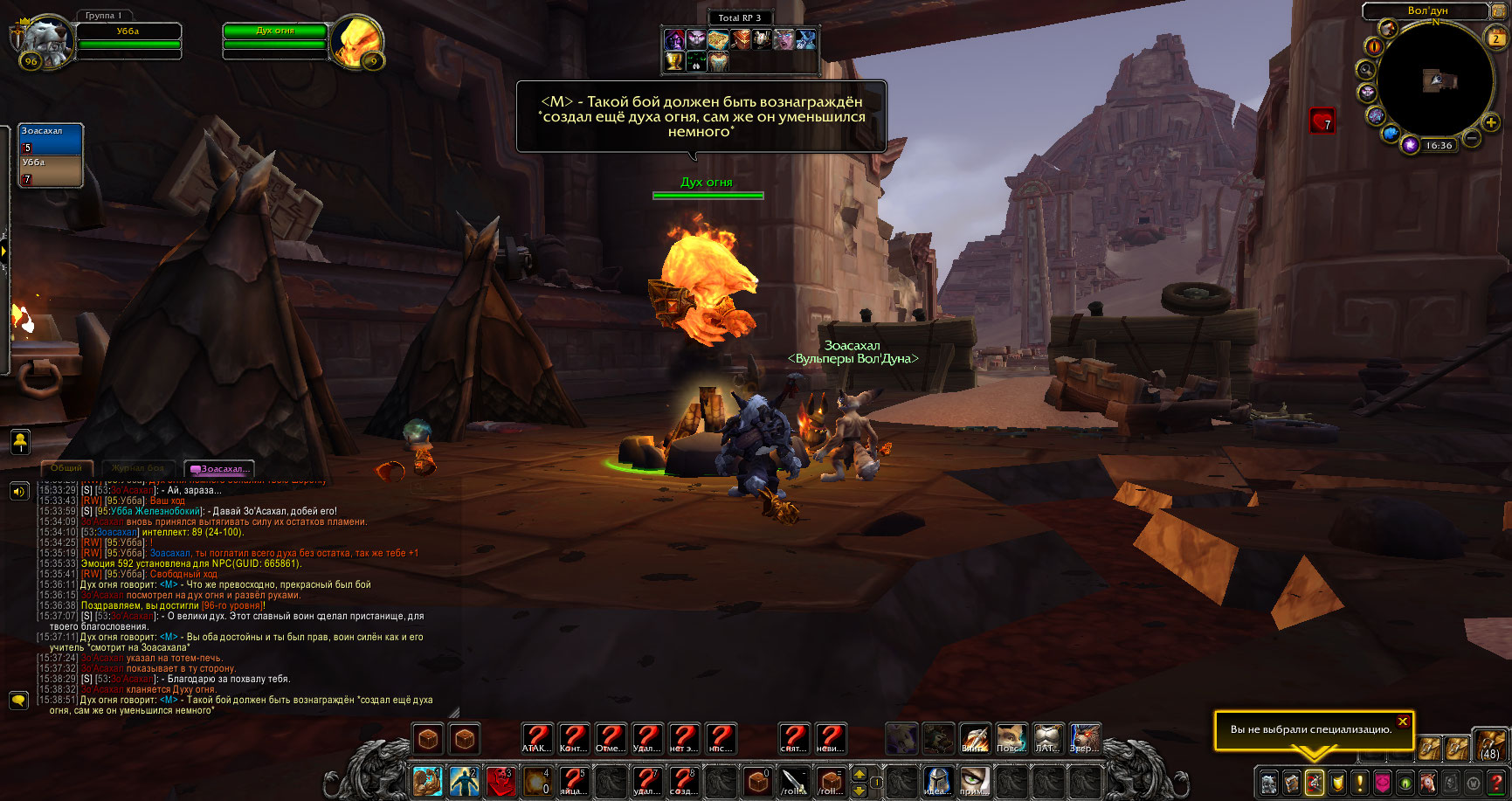The height and width of the screenshot is (801, 1512).
Task: Close the specialization warning popup
Action: [1402, 722]
